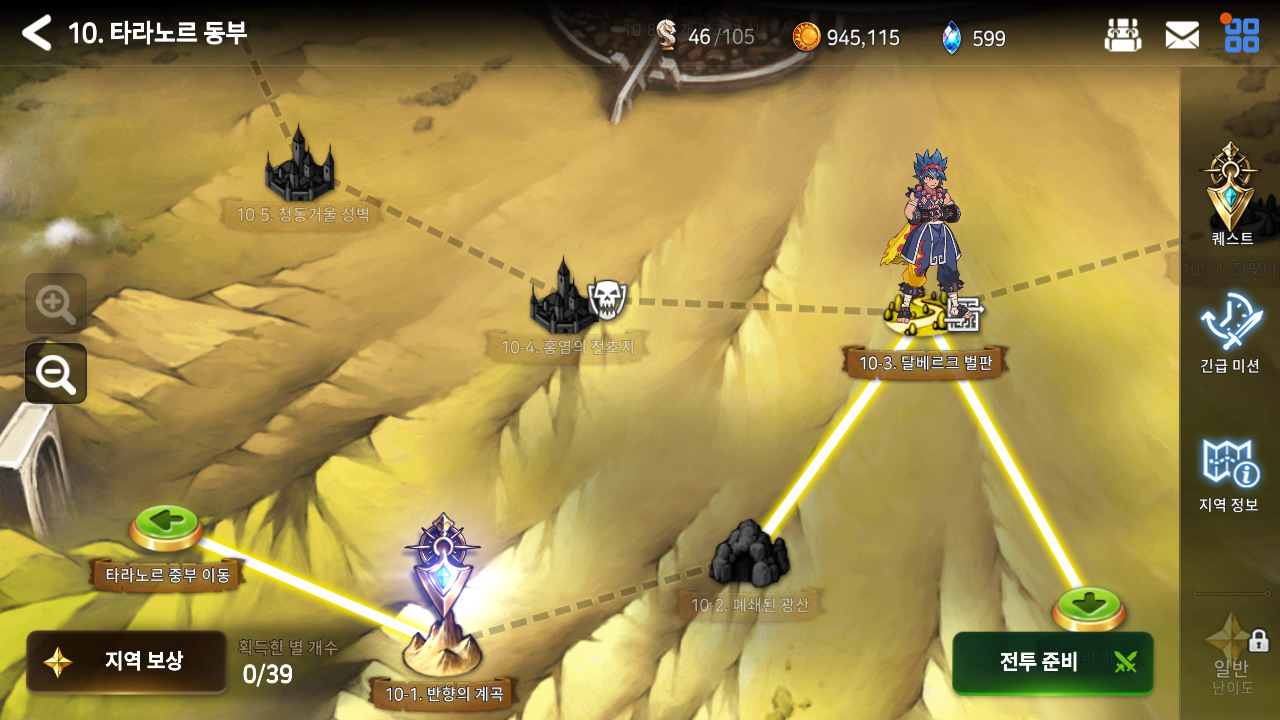Move to 타라노르 중부 via green arrow
The height and width of the screenshot is (720, 1280).
pyautogui.click(x=167, y=526)
